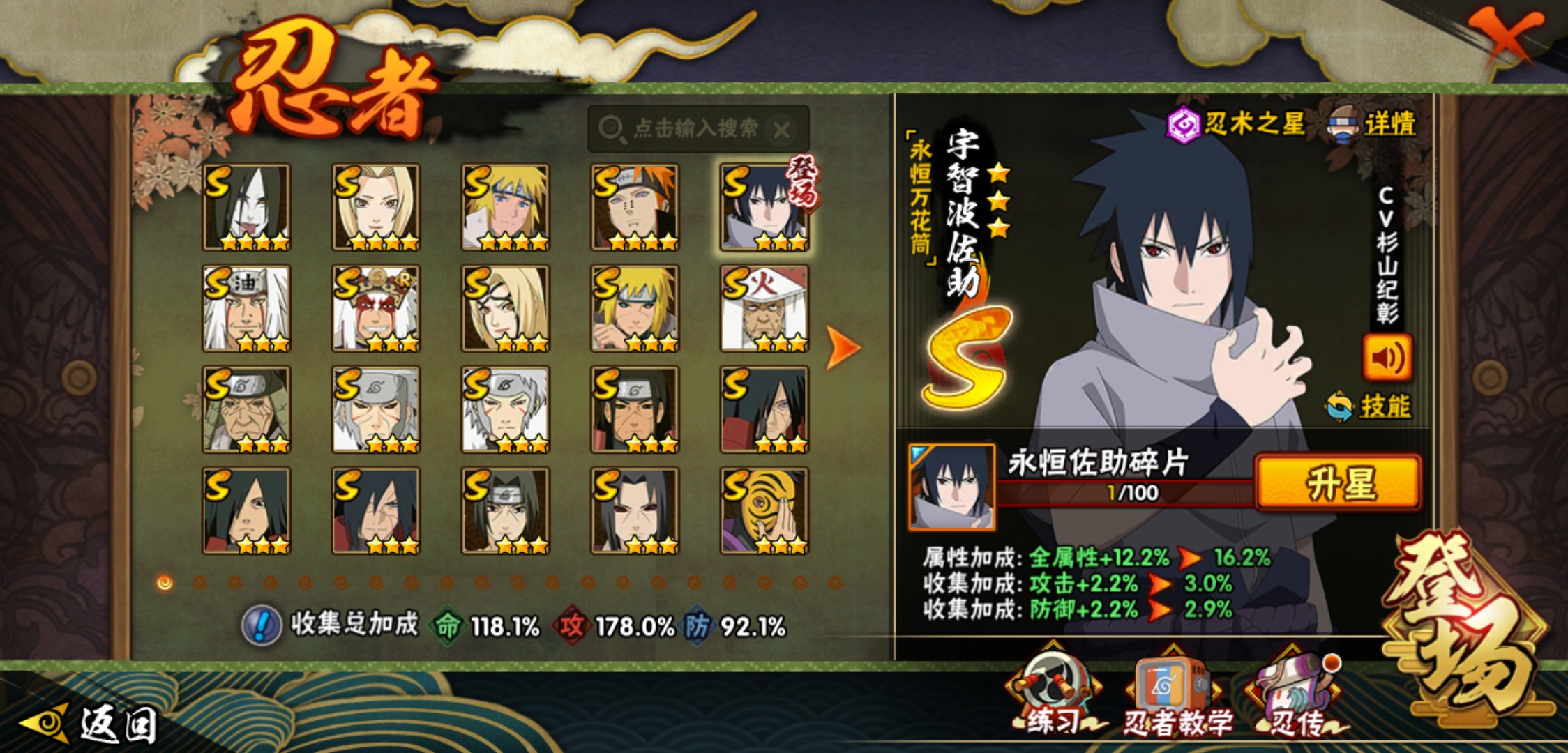Select Jiraiya portrait with 油 headband
This screenshot has height=753, width=1568.
point(246,308)
